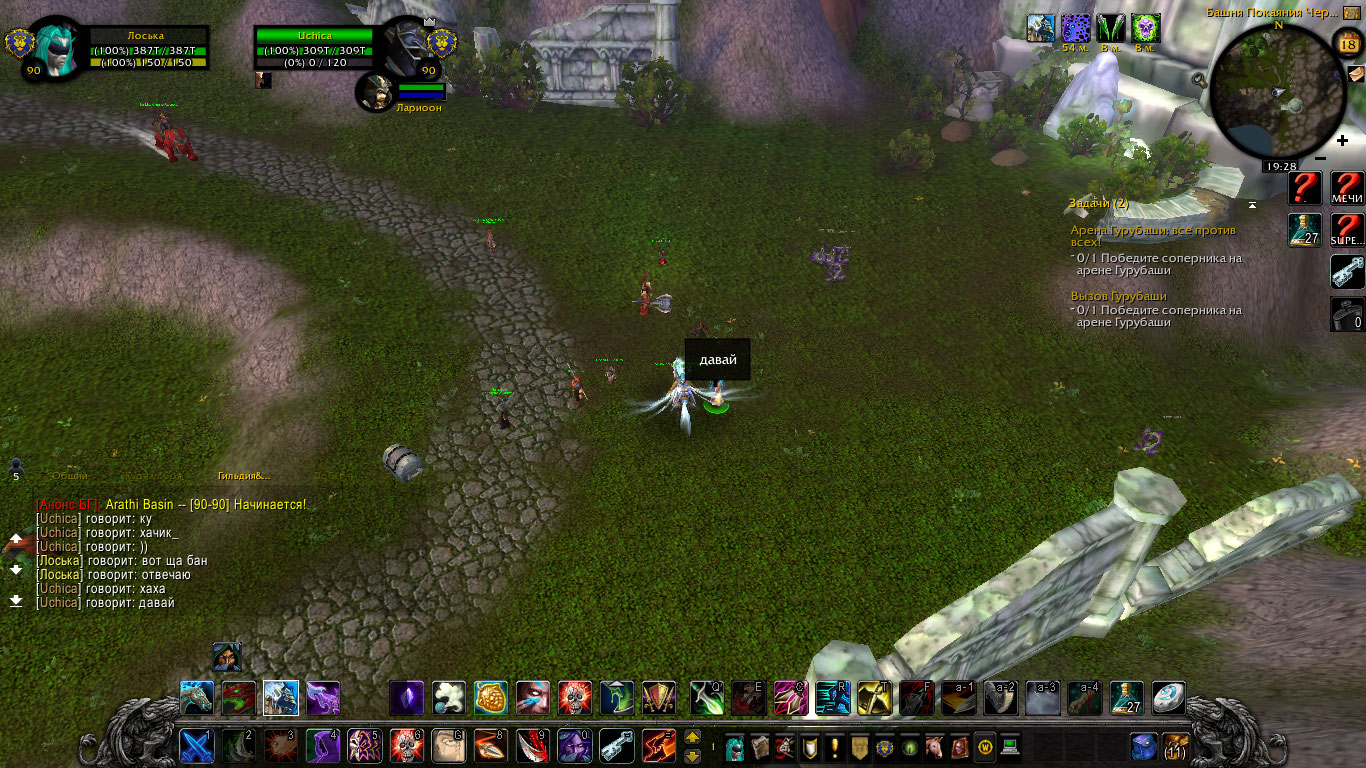Switch action bar page with the up arrow
Image resolution: width=1366 pixels, height=768 pixels.
692,738
